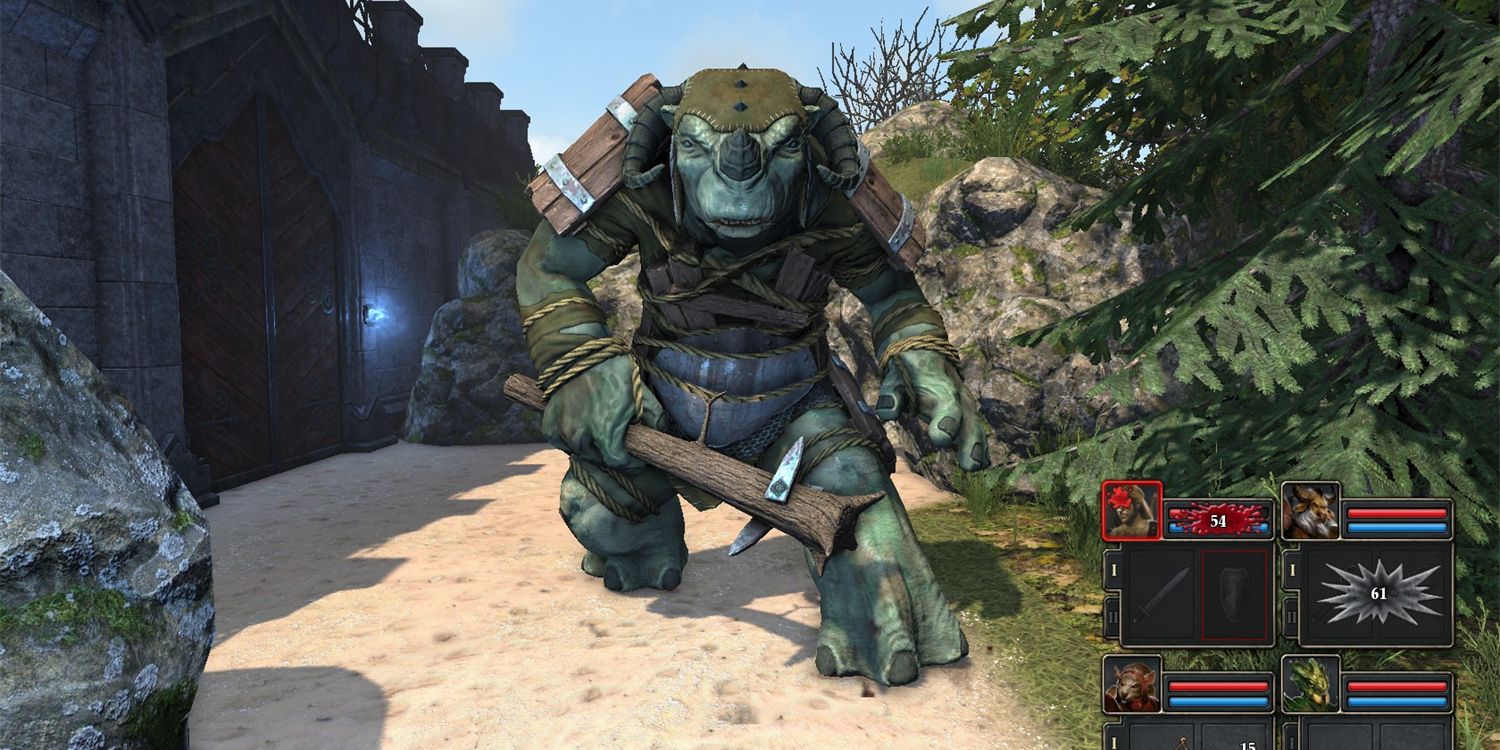This screenshot has height=750, width=1500.
Task: Toggle weapon set I on the minotaur's panel
Action: (1291, 569)
